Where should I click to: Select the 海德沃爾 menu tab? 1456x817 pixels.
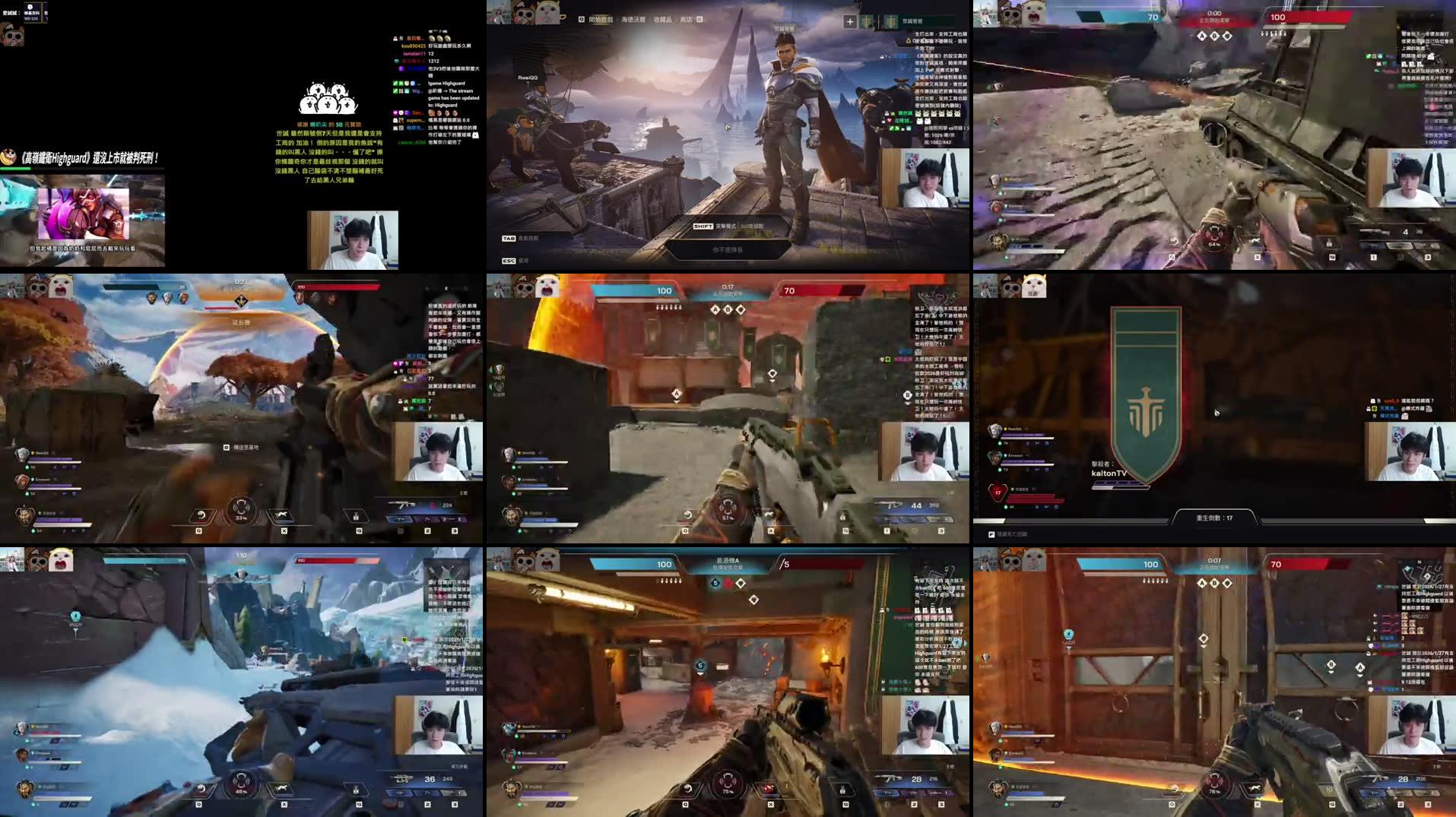(633, 18)
